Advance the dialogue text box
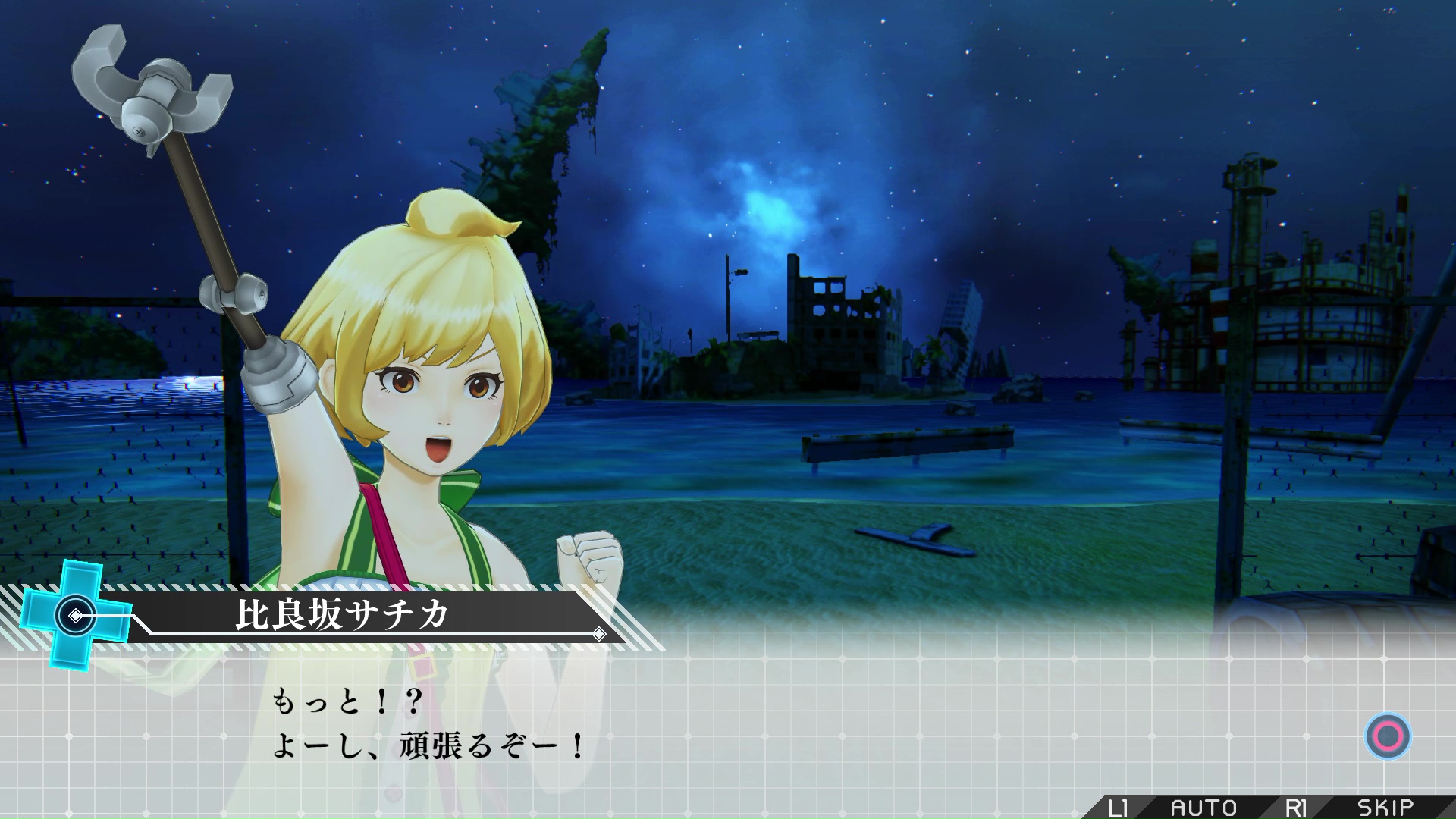Viewport: 1456px width, 819px height. [1388, 736]
